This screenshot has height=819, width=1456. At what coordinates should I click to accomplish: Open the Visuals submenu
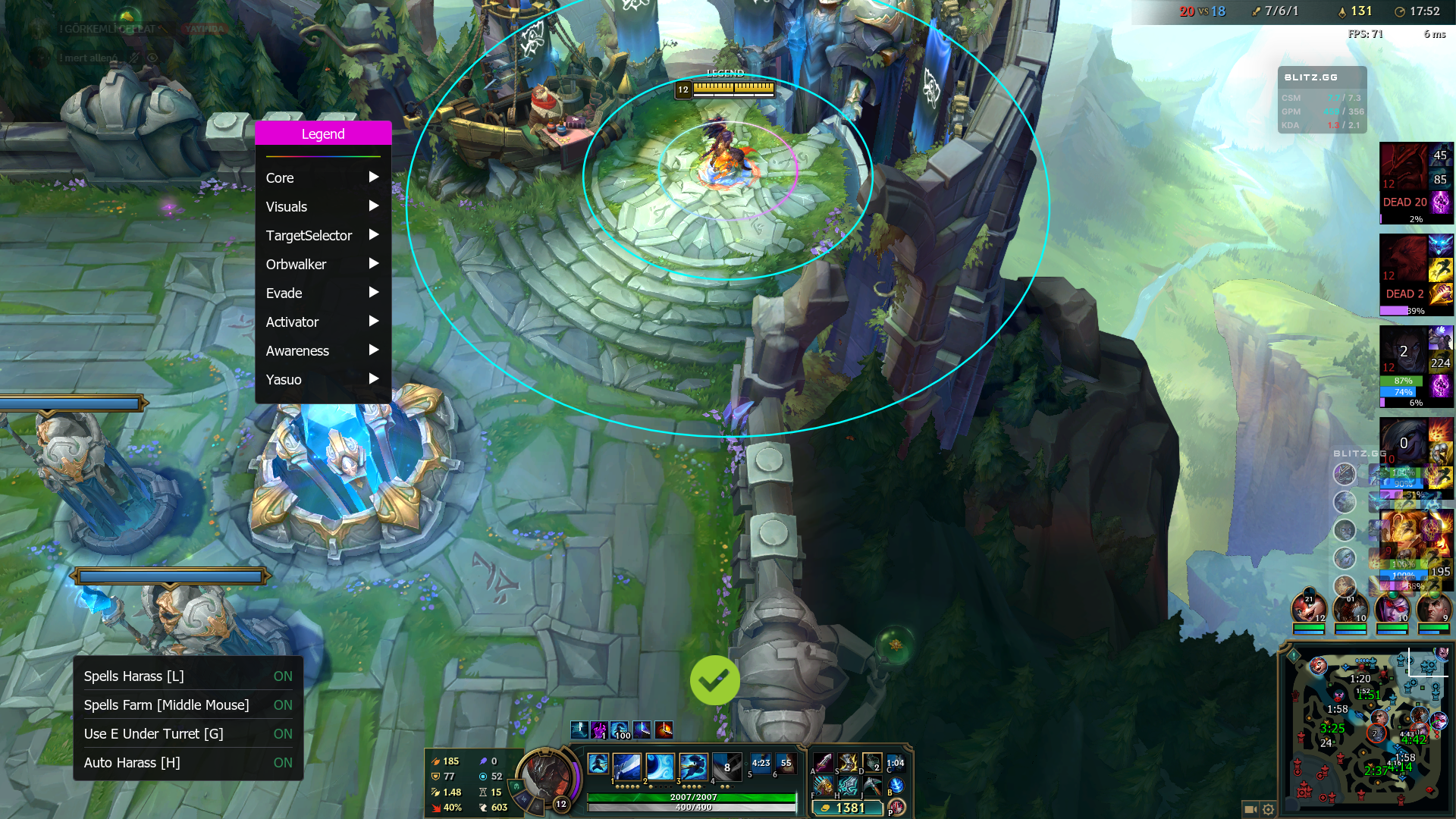pos(322,206)
